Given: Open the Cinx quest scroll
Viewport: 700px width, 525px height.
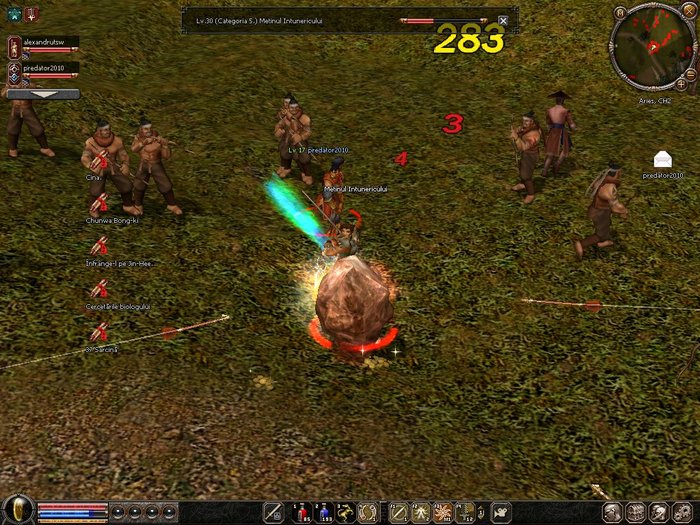Looking at the screenshot, I should 99,159.
